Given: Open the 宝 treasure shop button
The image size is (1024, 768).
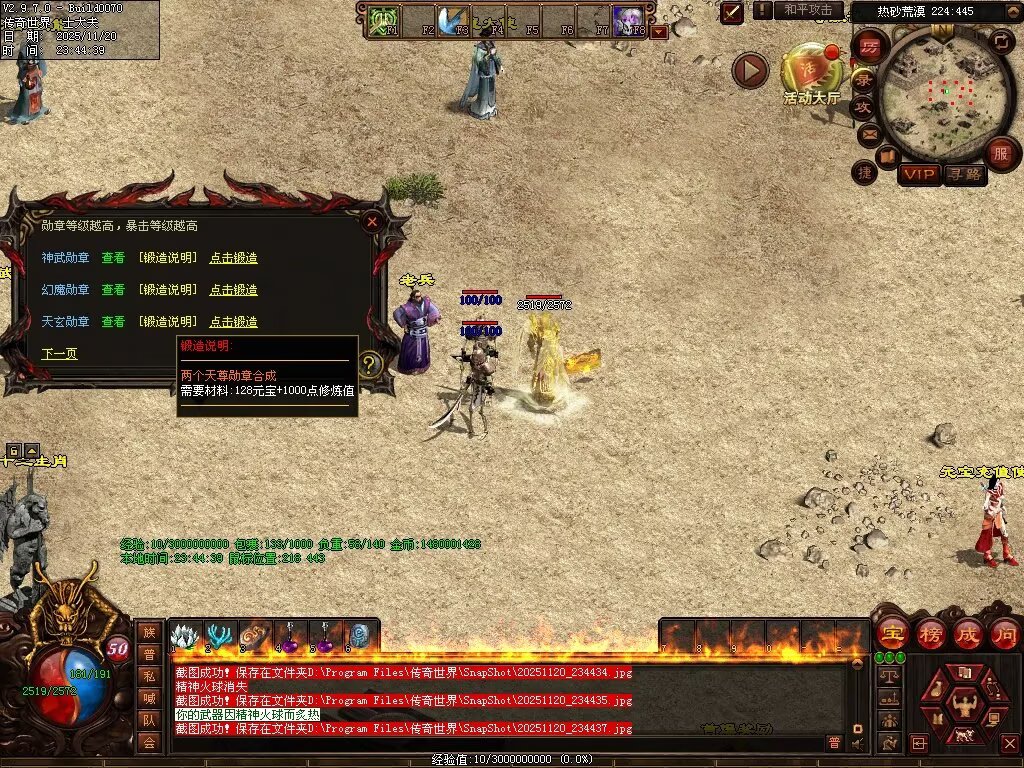Looking at the screenshot, I should coord(892,634).
